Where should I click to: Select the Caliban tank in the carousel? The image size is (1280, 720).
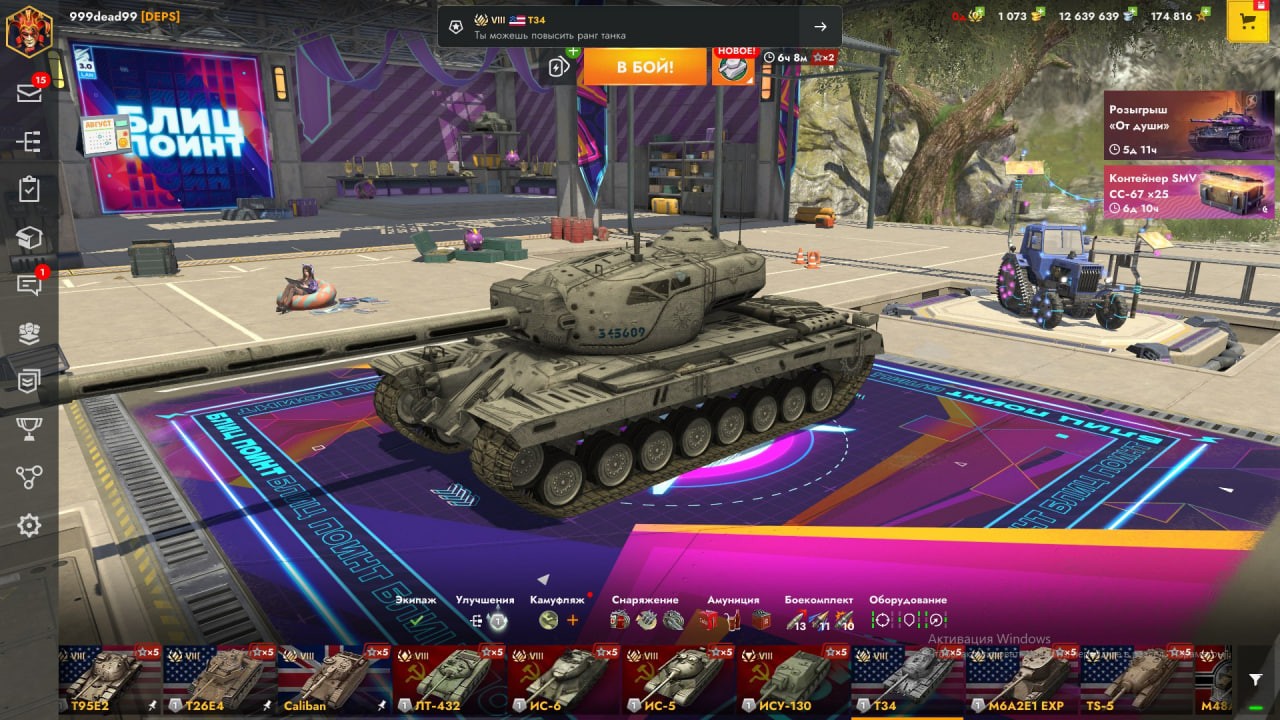pyautogui.click(x=335, y=679)
